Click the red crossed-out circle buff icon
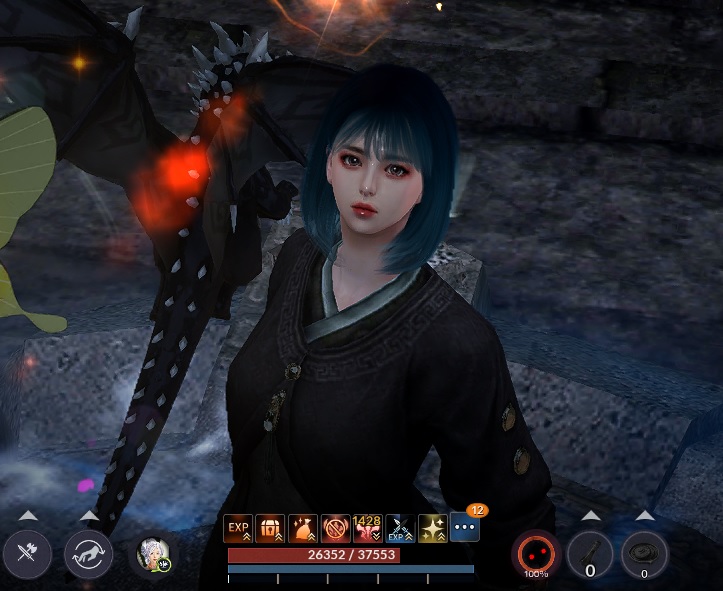 (335, 527)
